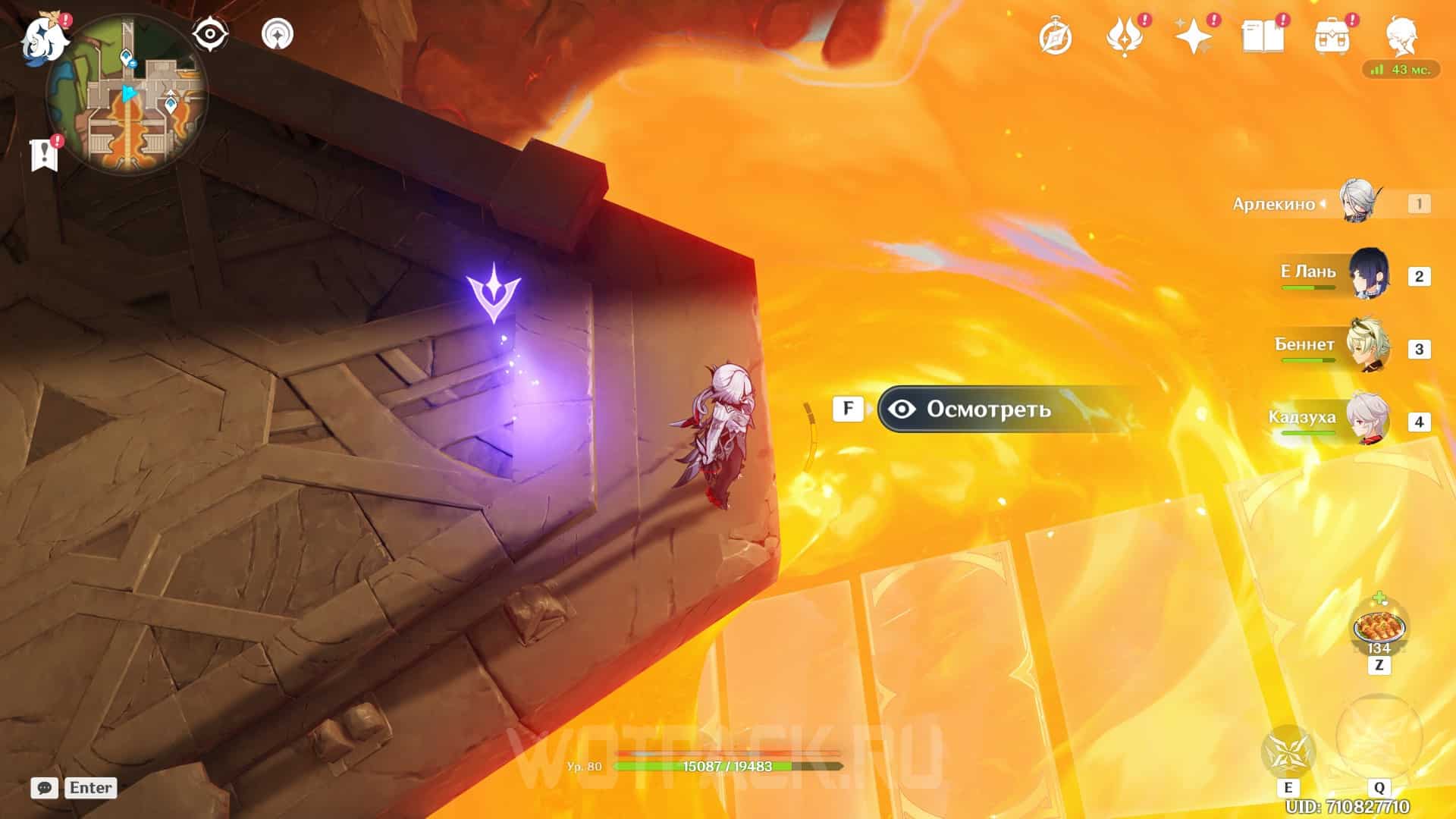Screen dimensions: 1456x819
Task: Click the target-ring icon beside the minimap
Action: 277,34
